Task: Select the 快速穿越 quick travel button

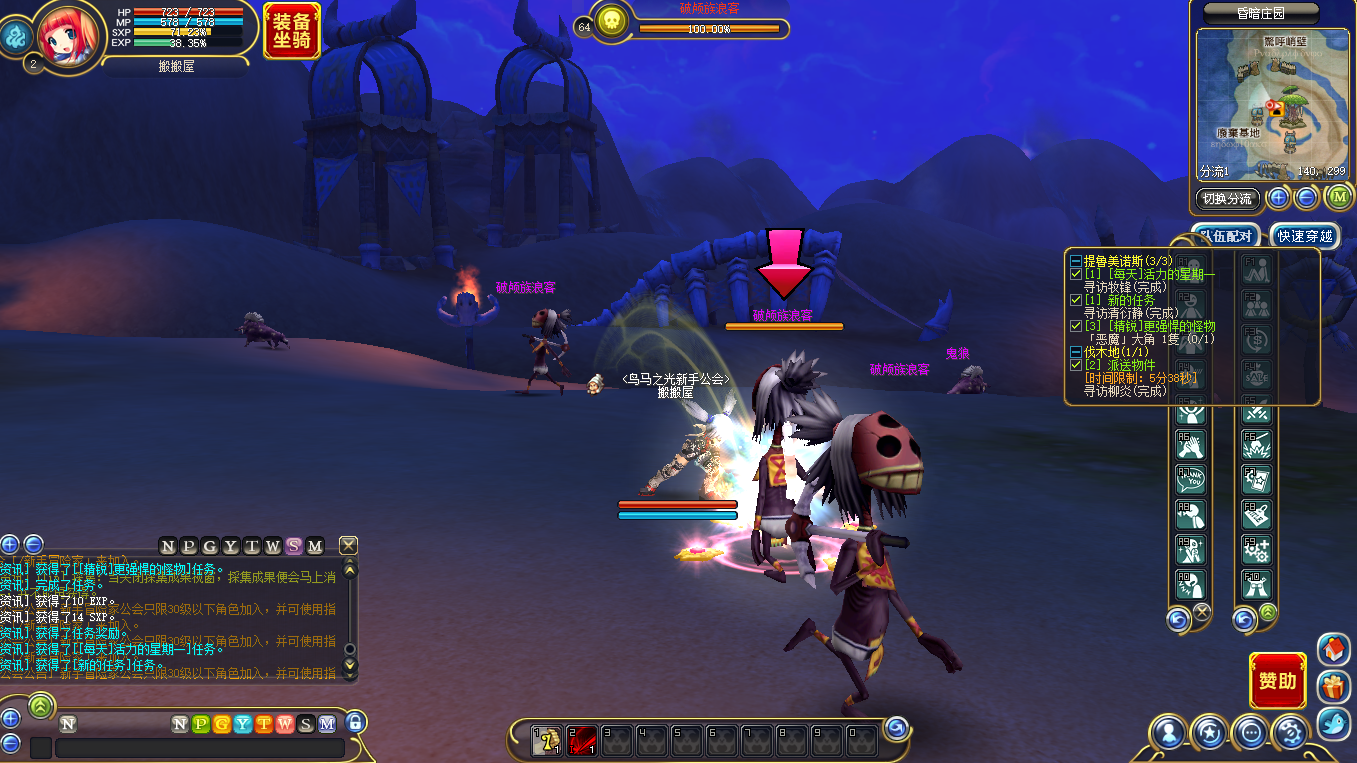Action: coord(1305,236)
